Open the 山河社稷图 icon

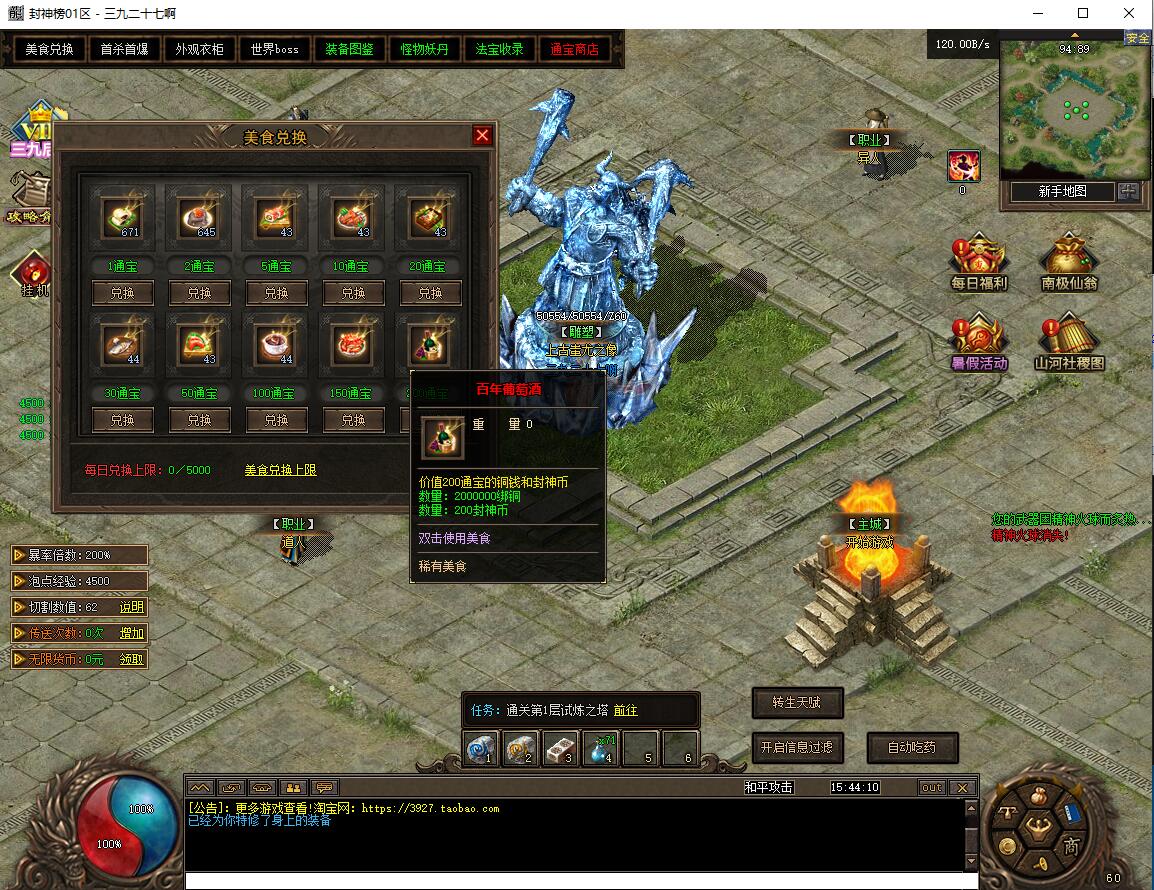tap(1069, 343)
